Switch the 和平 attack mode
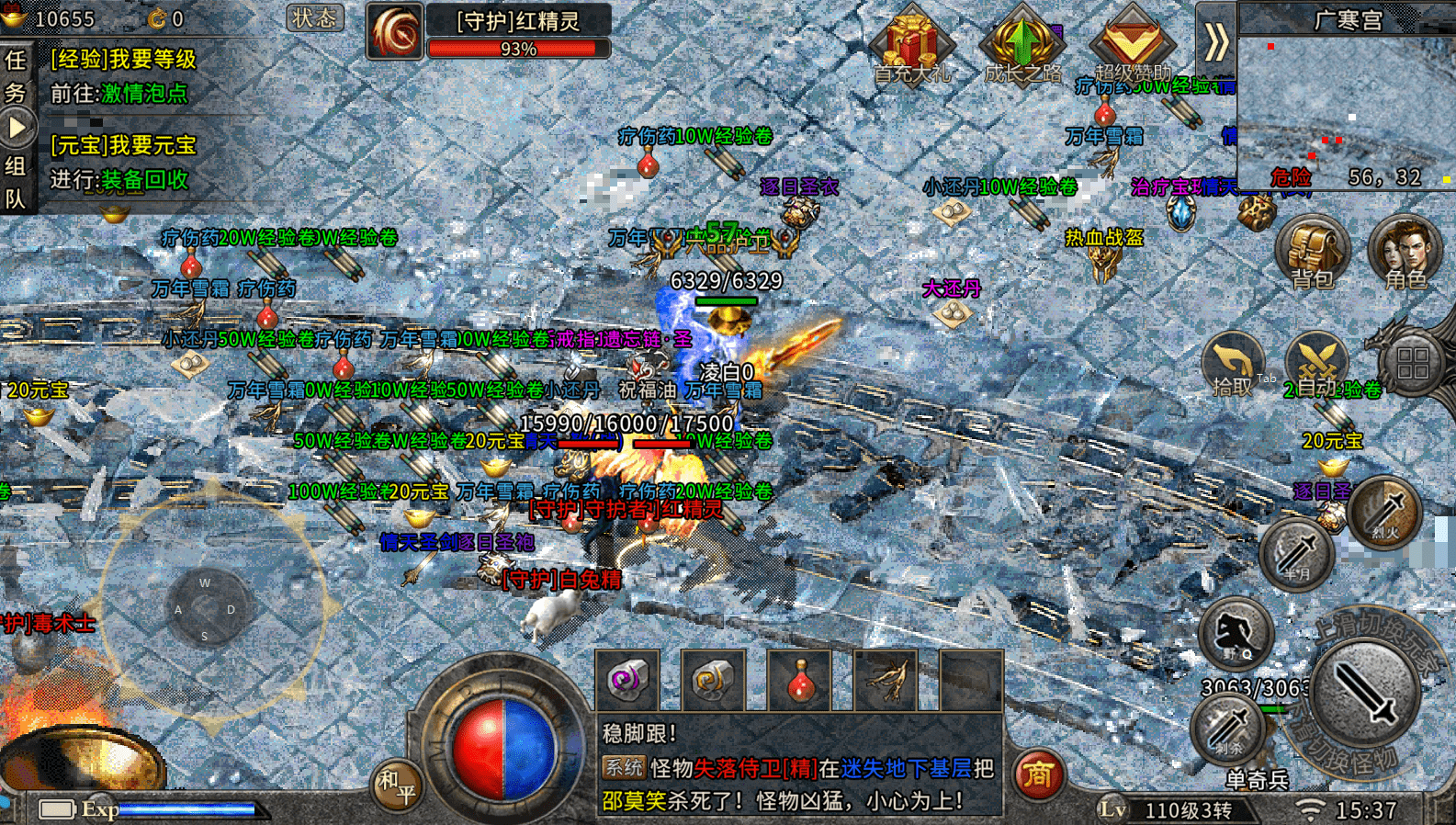1456x825 pixels. (x=398, y=785)
